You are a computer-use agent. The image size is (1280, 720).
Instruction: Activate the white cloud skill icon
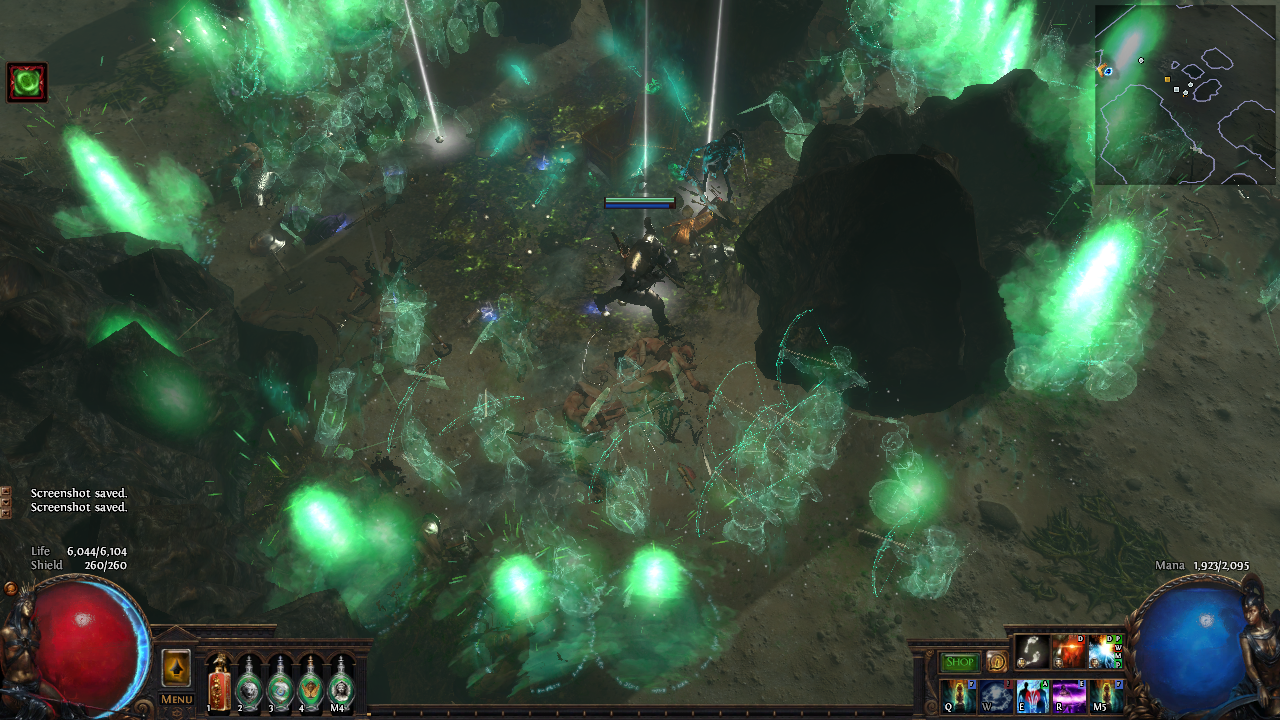(996, 695)
